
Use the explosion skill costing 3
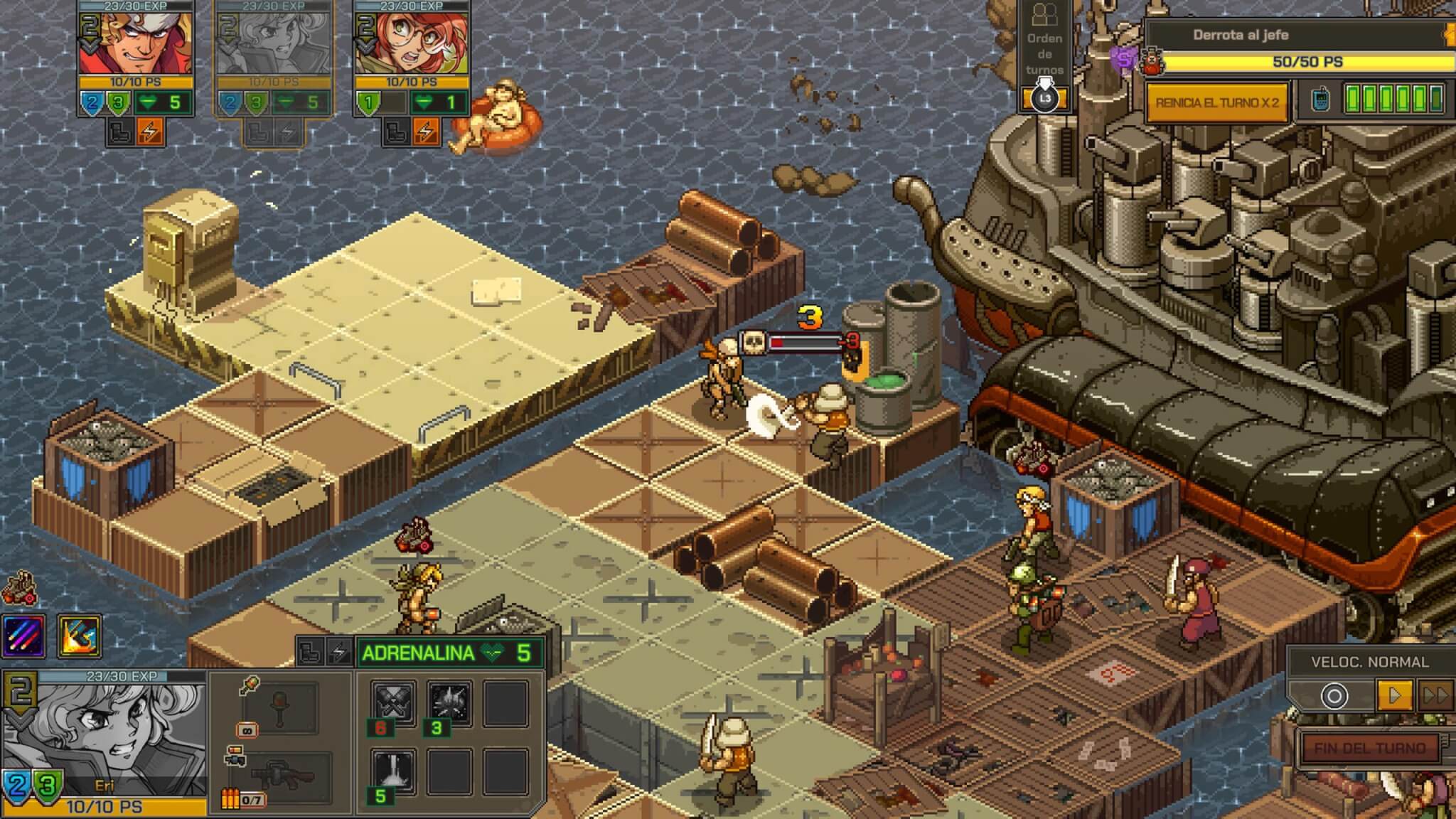coord(449,703)
